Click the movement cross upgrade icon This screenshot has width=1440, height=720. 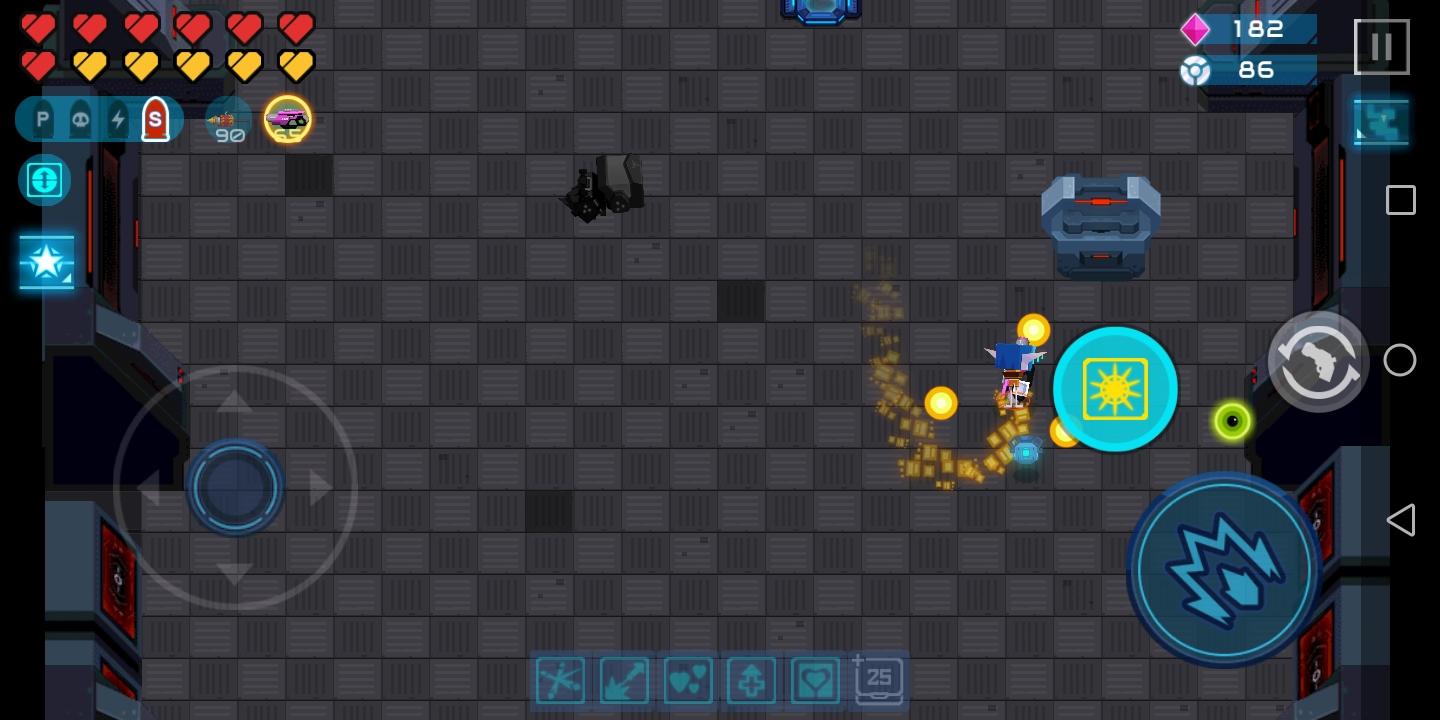pos(751,680)
